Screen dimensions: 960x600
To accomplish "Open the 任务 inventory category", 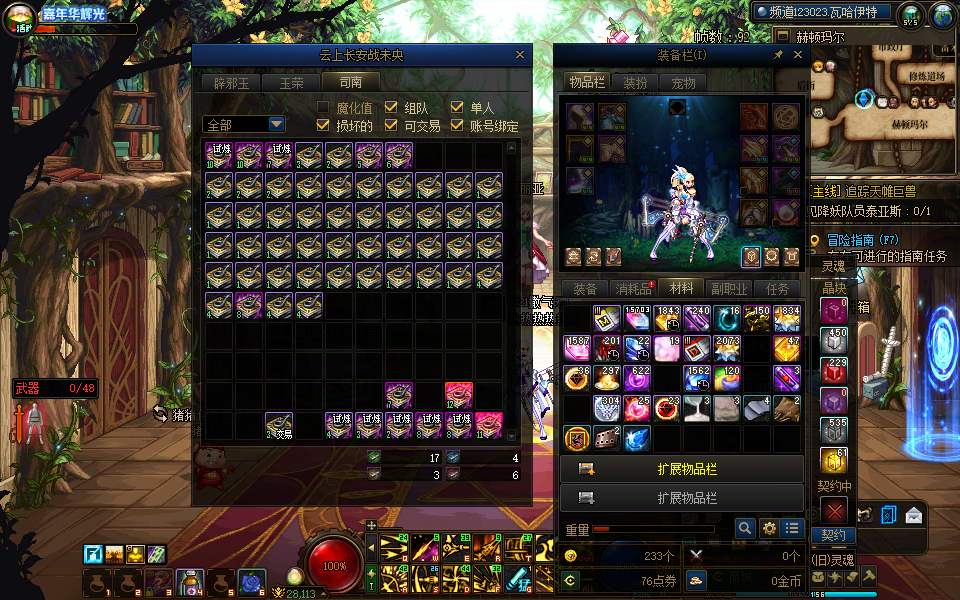I will pos(777,289).
